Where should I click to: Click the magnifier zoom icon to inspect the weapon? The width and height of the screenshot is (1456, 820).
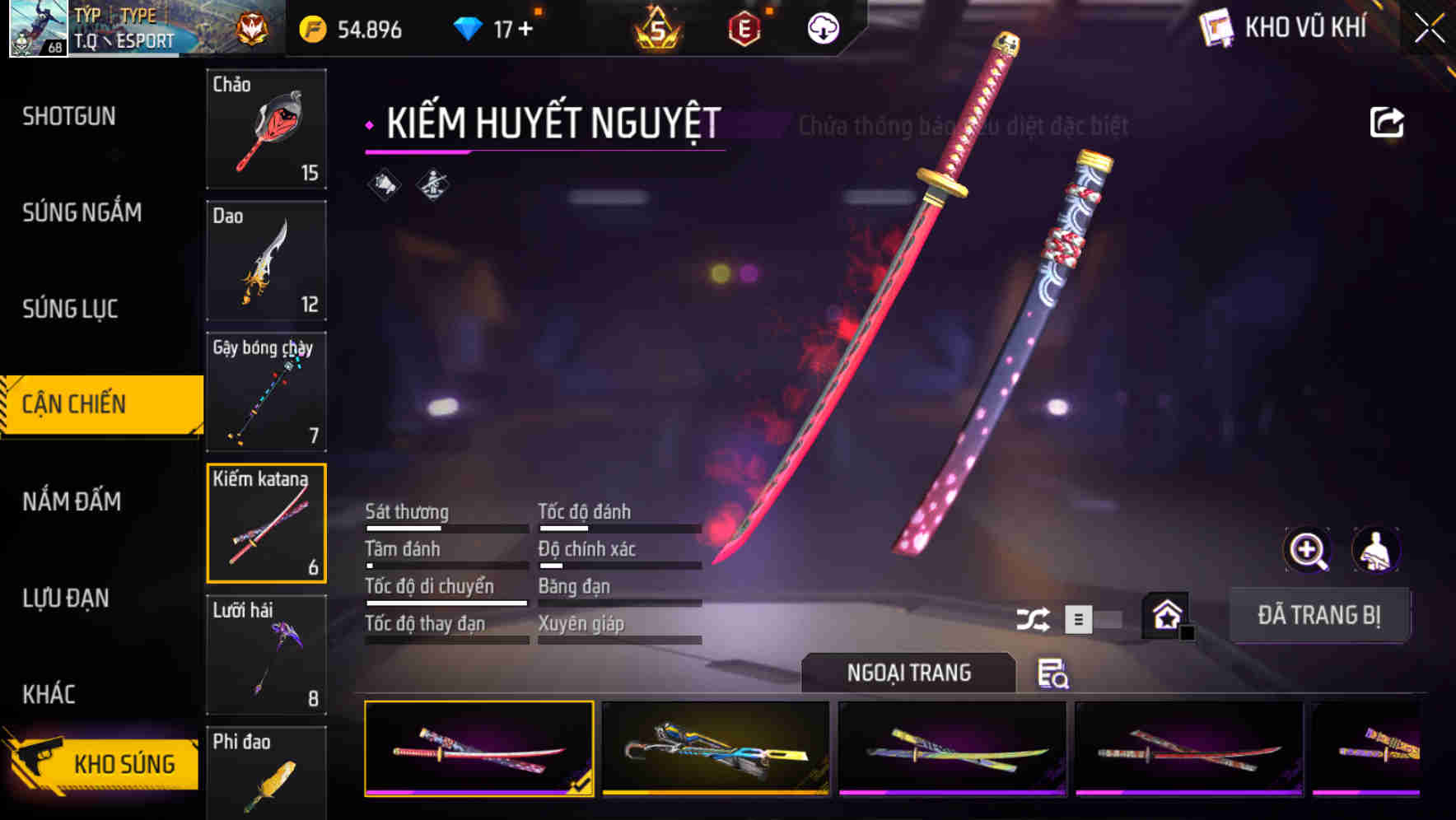[1307, 550]
